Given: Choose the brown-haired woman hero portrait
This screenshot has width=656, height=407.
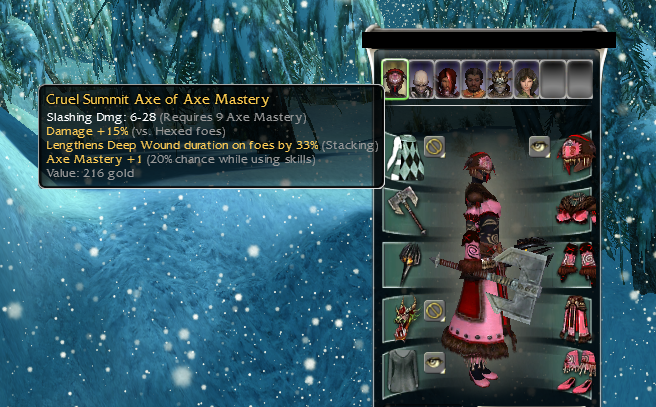Looking at the screenshot, I should click(x=526, y=79).
